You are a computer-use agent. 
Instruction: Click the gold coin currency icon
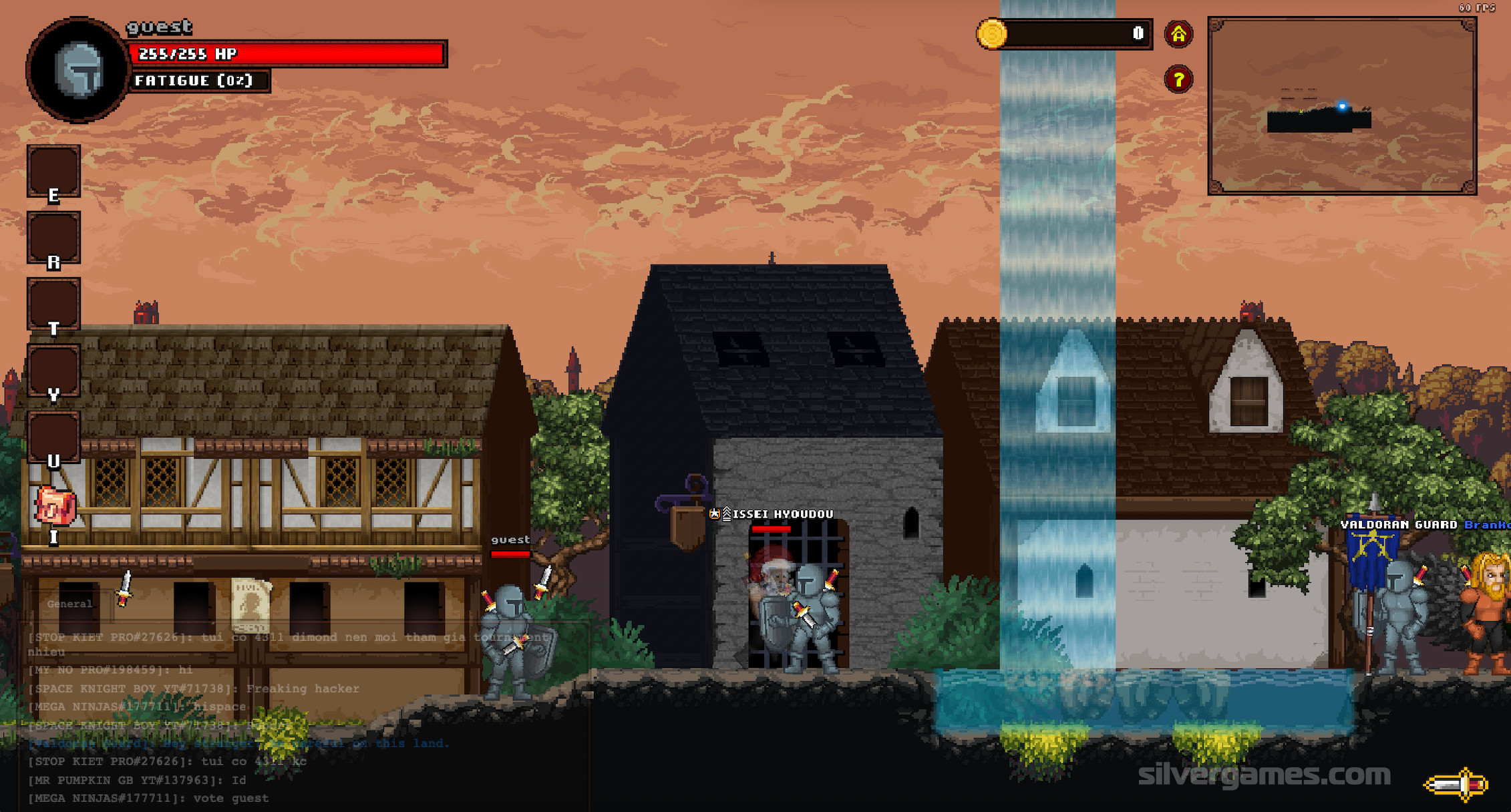tap(992, 33)
